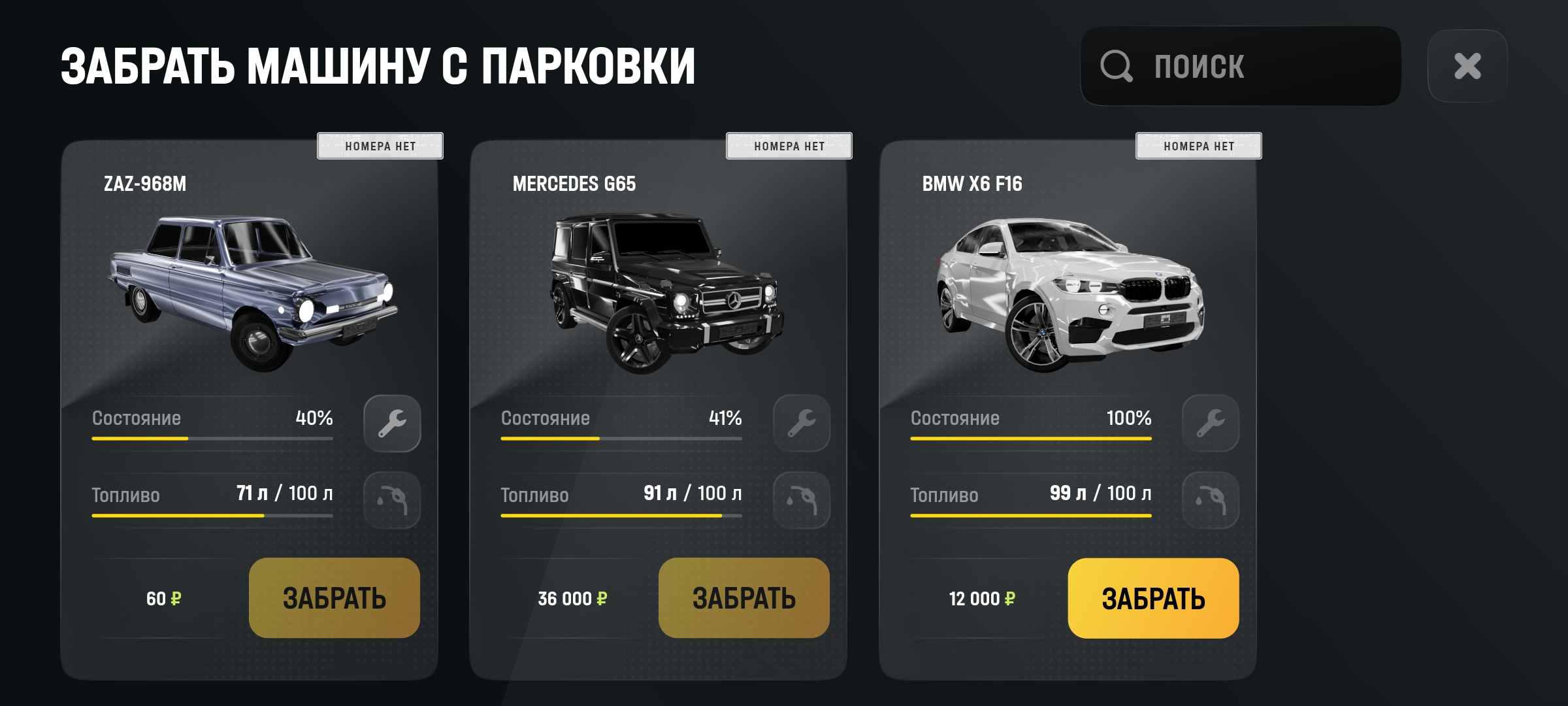The height and width of the screenshot is (706, 1568).
Task: Click the magnifying glass search icon
Action: pos(1119,66)
